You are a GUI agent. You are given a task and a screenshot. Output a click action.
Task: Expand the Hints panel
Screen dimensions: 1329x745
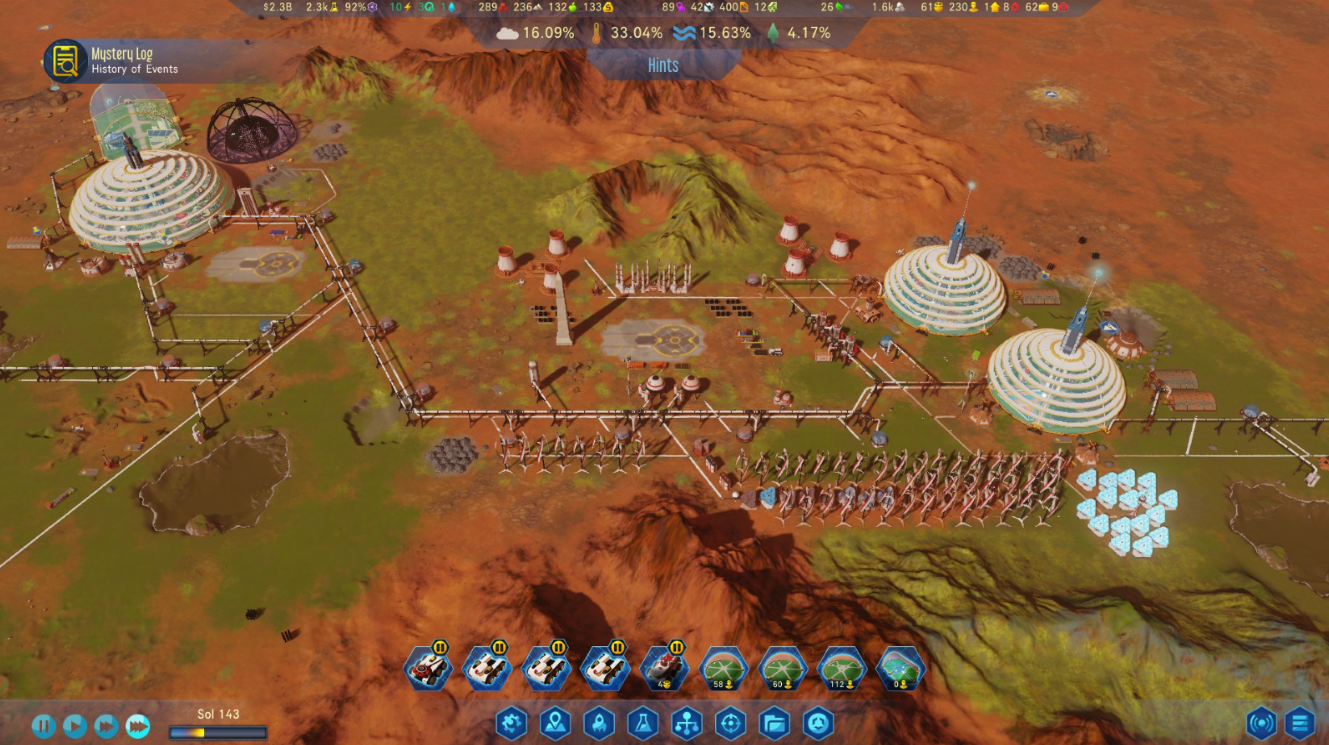tap(662, 64)
